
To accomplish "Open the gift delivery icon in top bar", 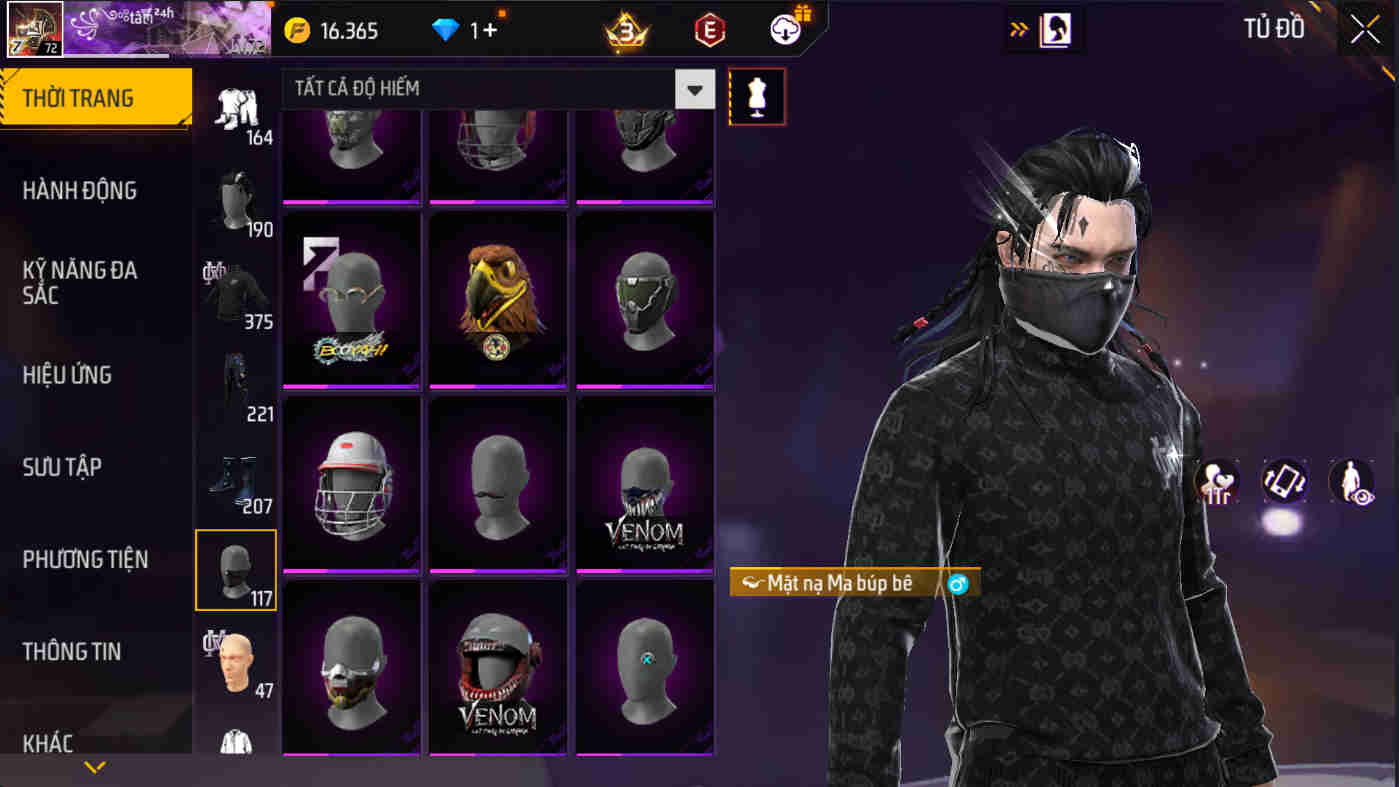I will point(786,29).
